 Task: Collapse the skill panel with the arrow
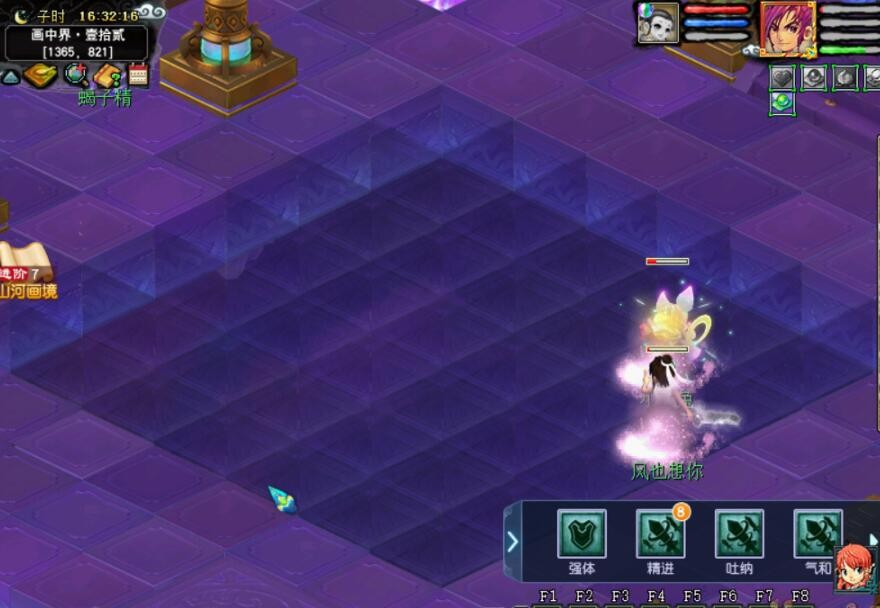point(512,542)
